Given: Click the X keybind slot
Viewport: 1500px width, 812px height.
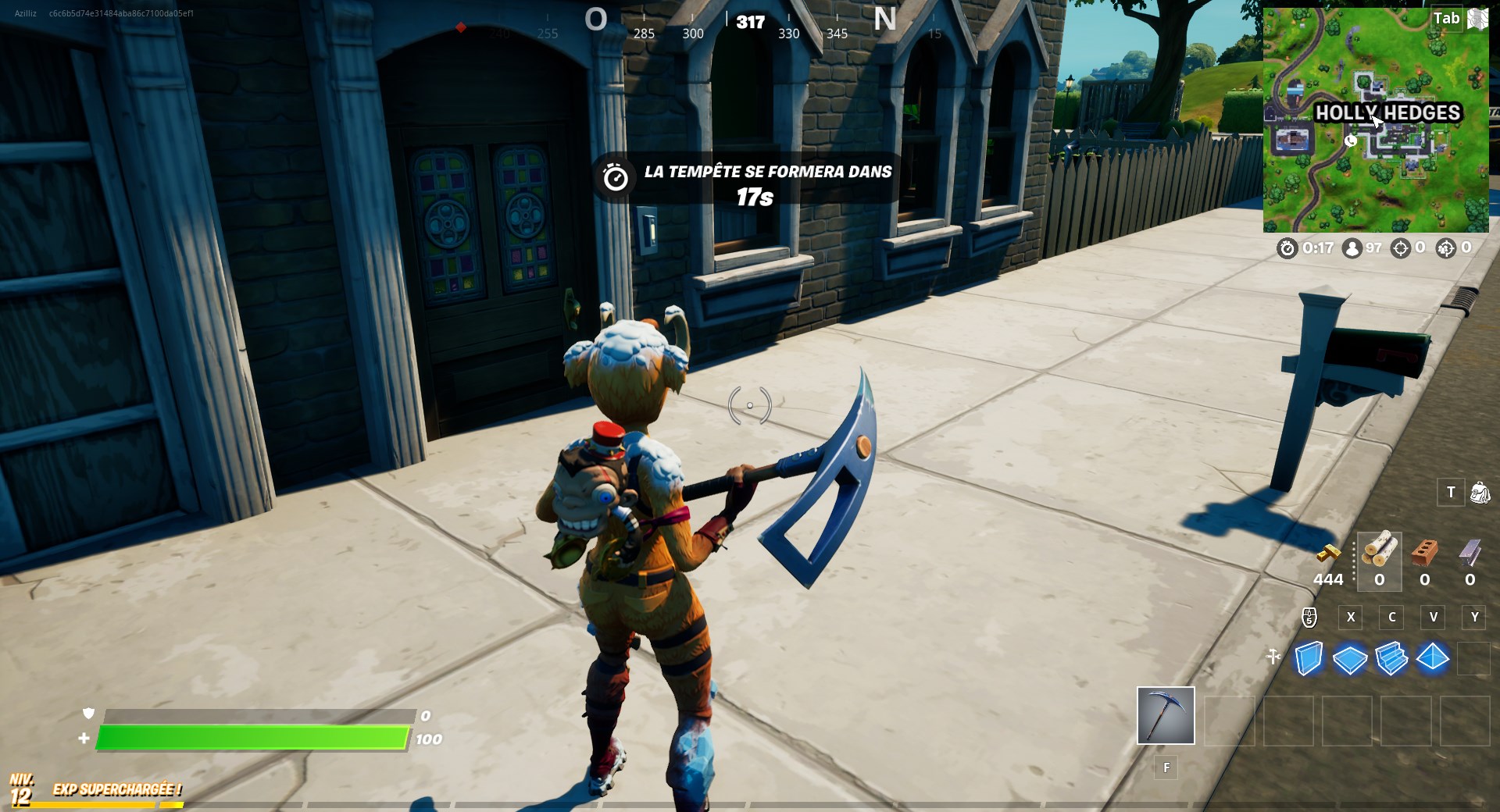Looking at the screenshot, I should 1351,618.
